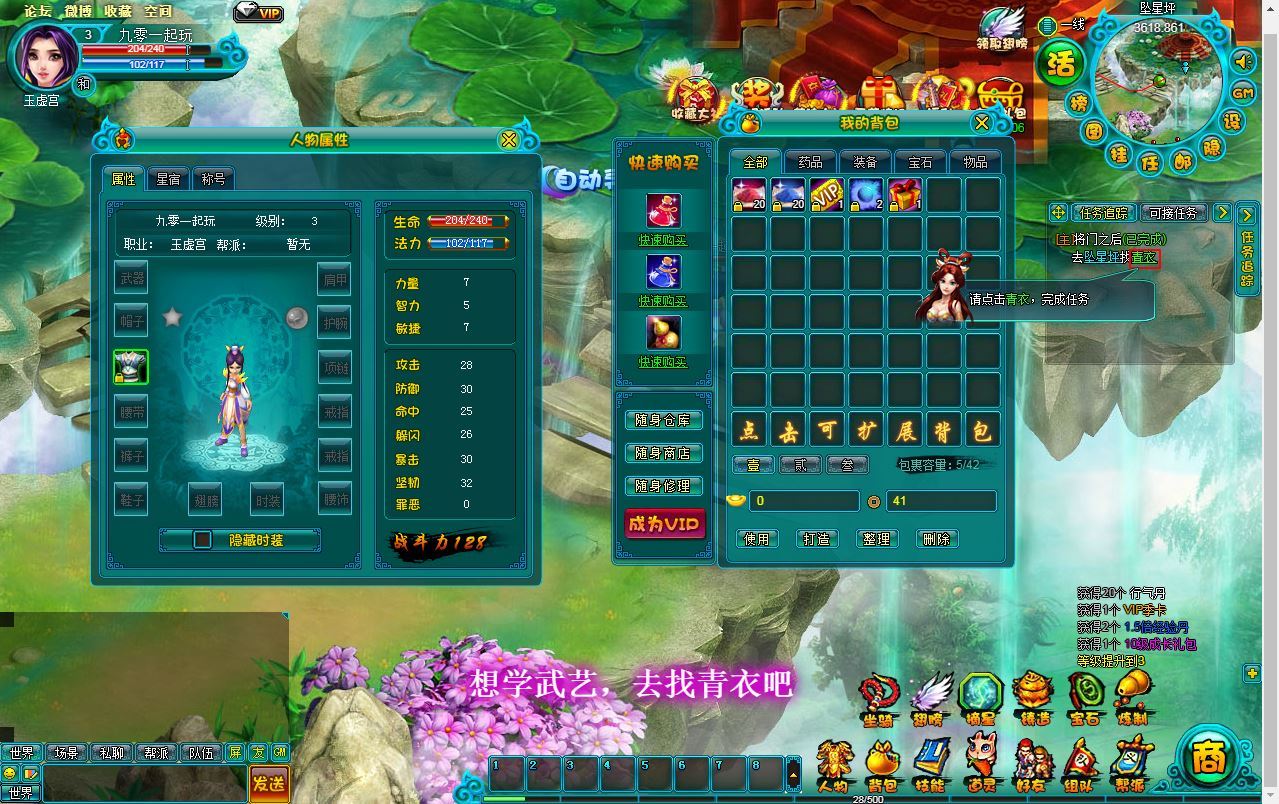Image resolution: width=1279 pixels, height=804 pixels.
Task: Select the VIP card item in backpack
Action: click(x=827, y=195)
